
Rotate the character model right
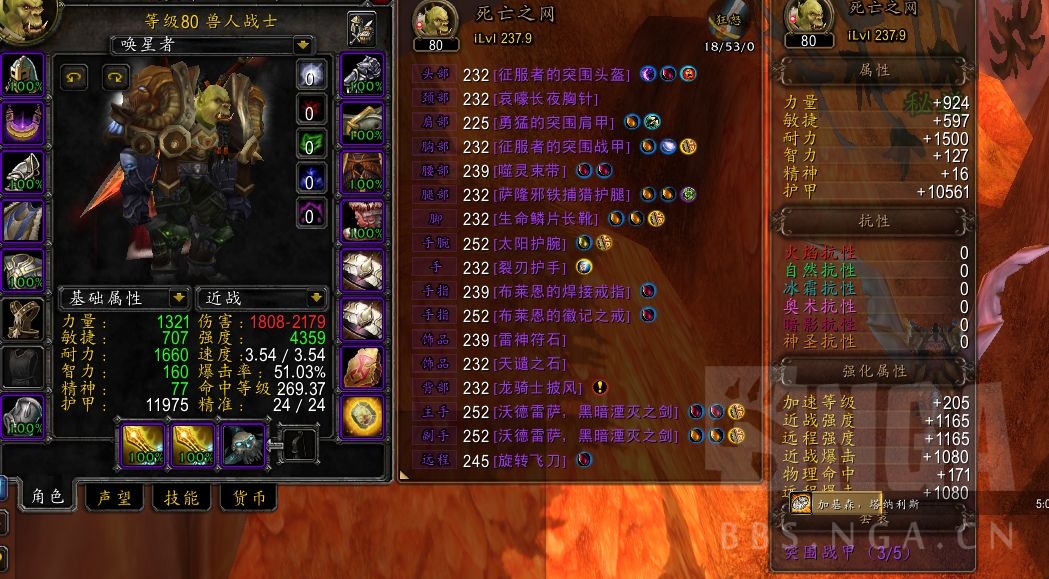117,77
